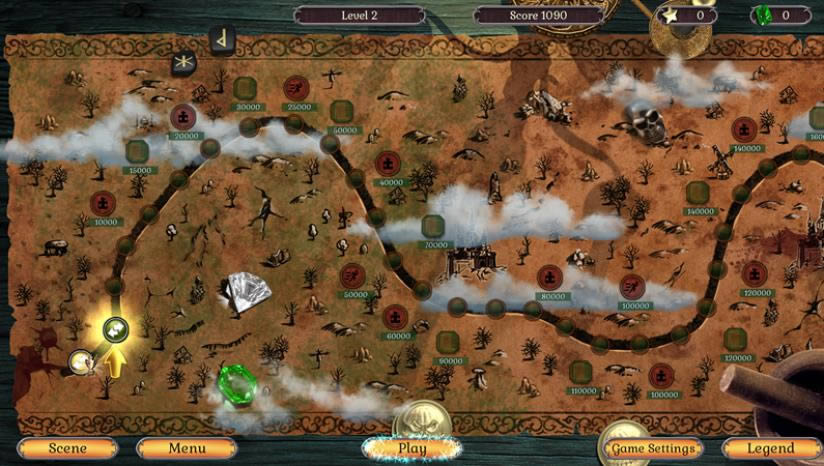
Task: Choose the 110000 point green marker
Action: click(580, 372)
